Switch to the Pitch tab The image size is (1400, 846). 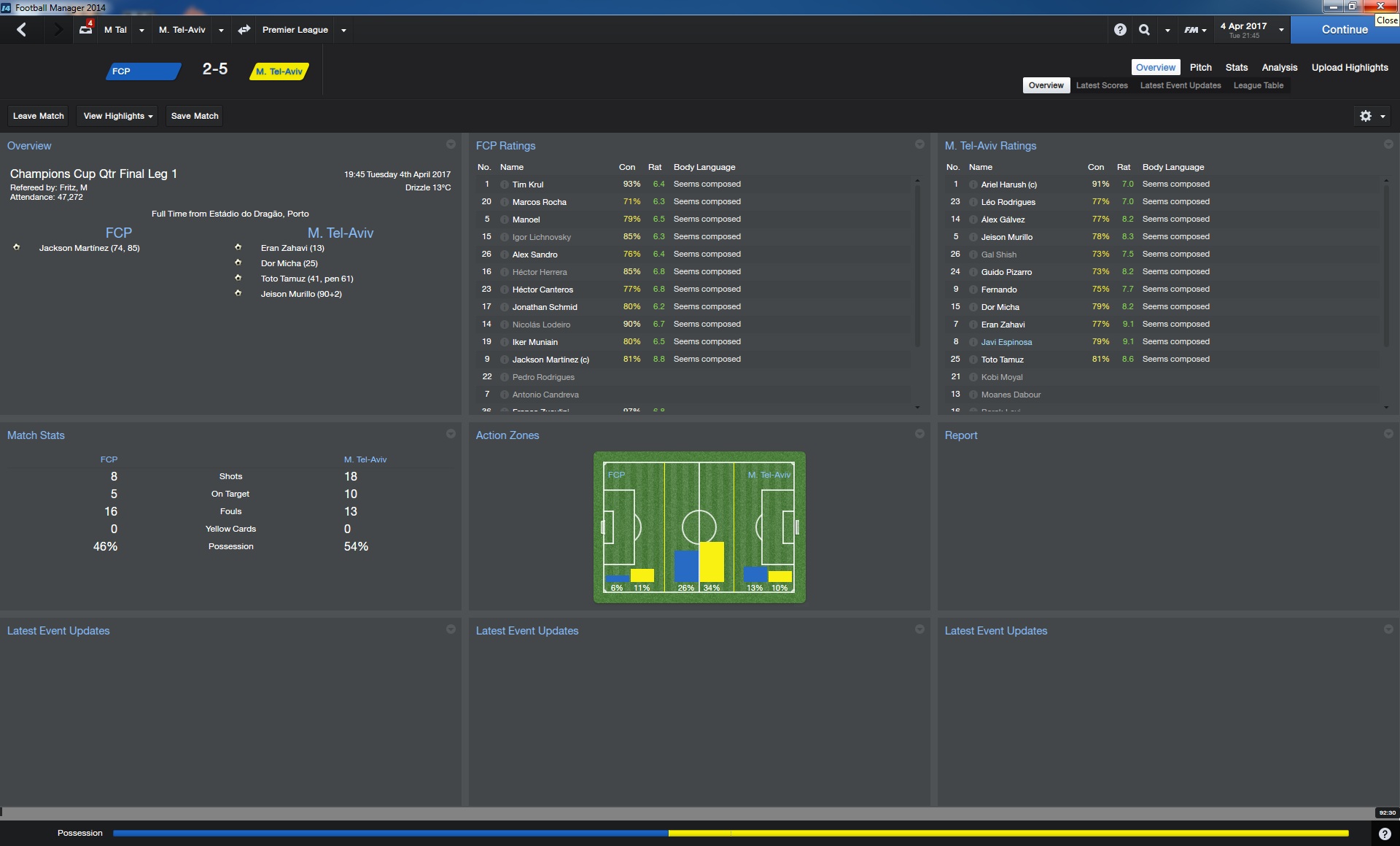click(x=1200, y=67)
